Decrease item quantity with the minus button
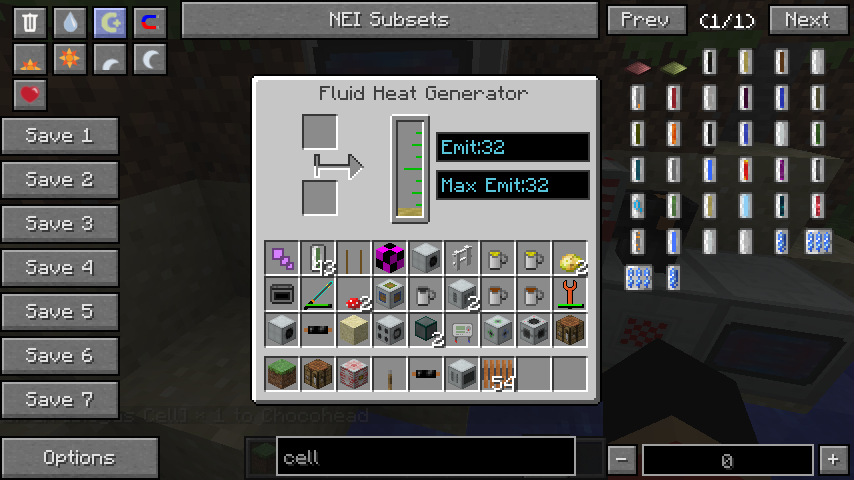This screenshot has height=480, width=854. (622, 460)
